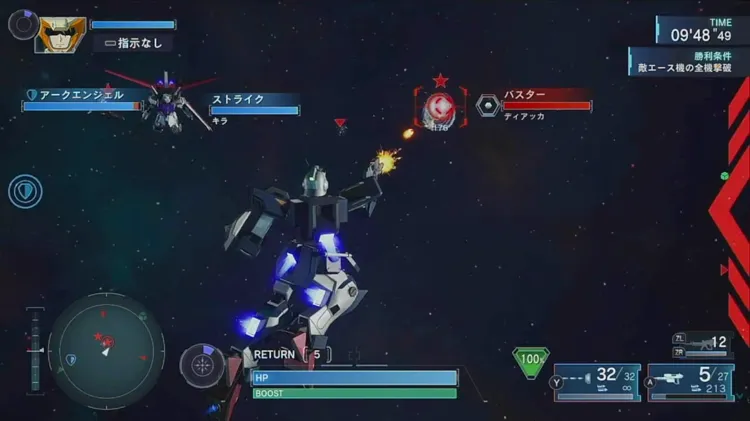Select the アークエンジェル ally tag
This screenshot has width=750, height=421.
pyautogui.click(x=82, y=96)
